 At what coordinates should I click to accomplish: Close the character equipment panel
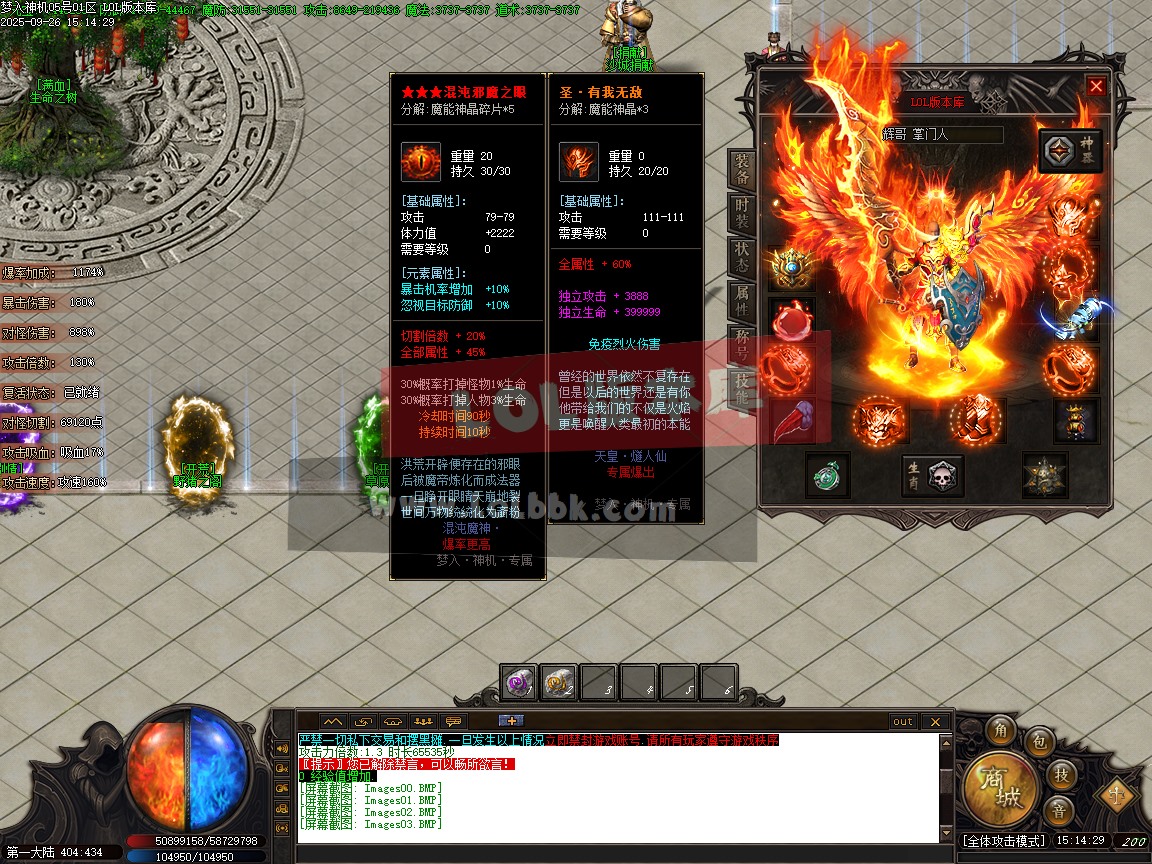click(1096, 87)
